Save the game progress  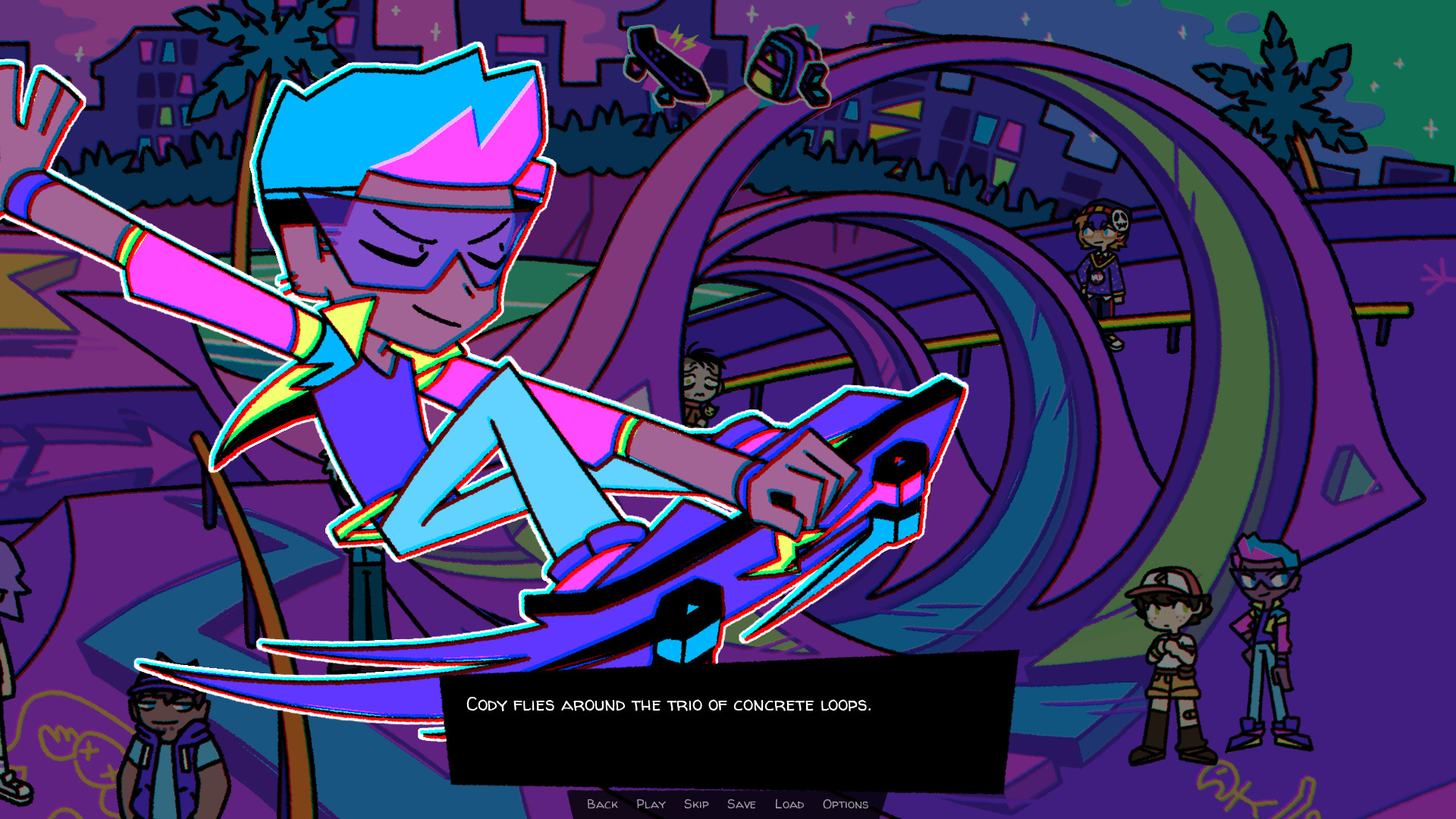point(742,805)
